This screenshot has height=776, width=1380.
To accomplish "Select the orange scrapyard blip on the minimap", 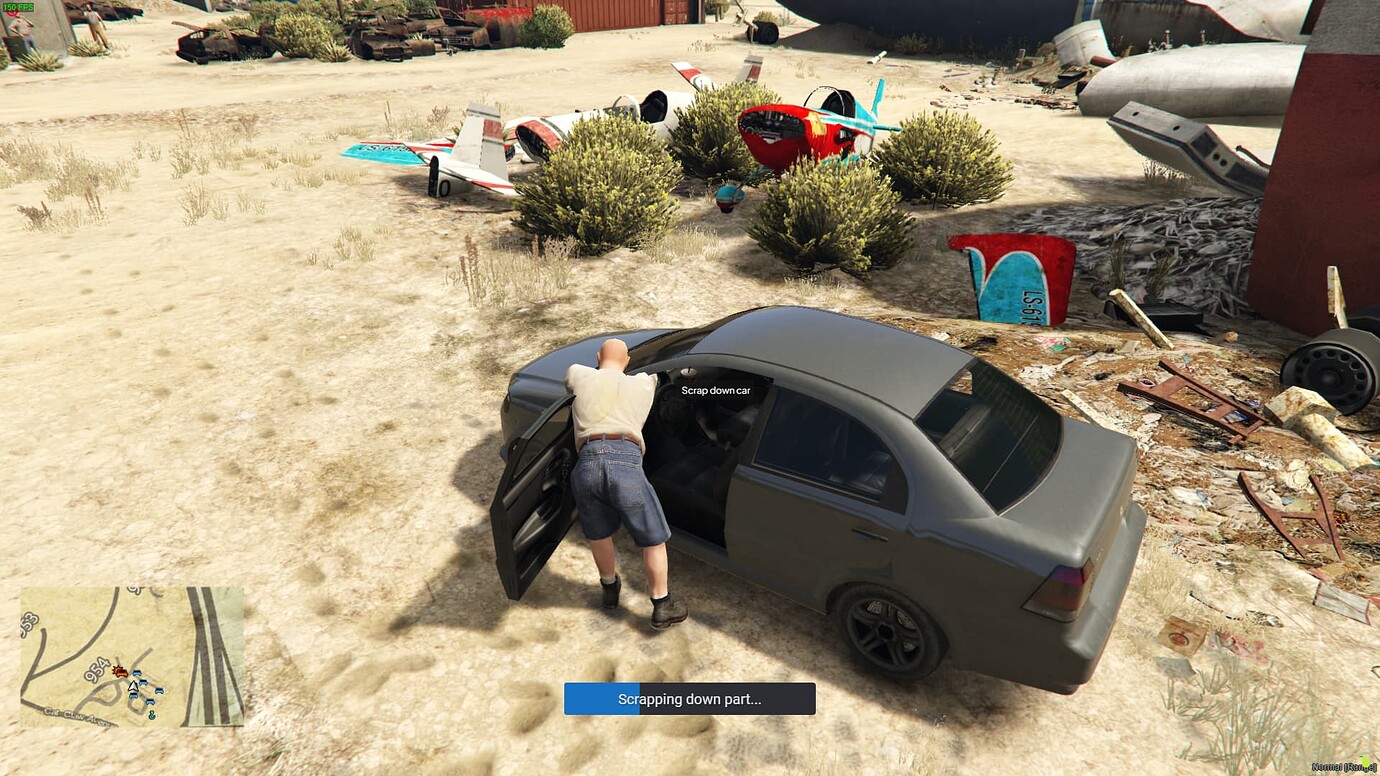I will point(122,671).
